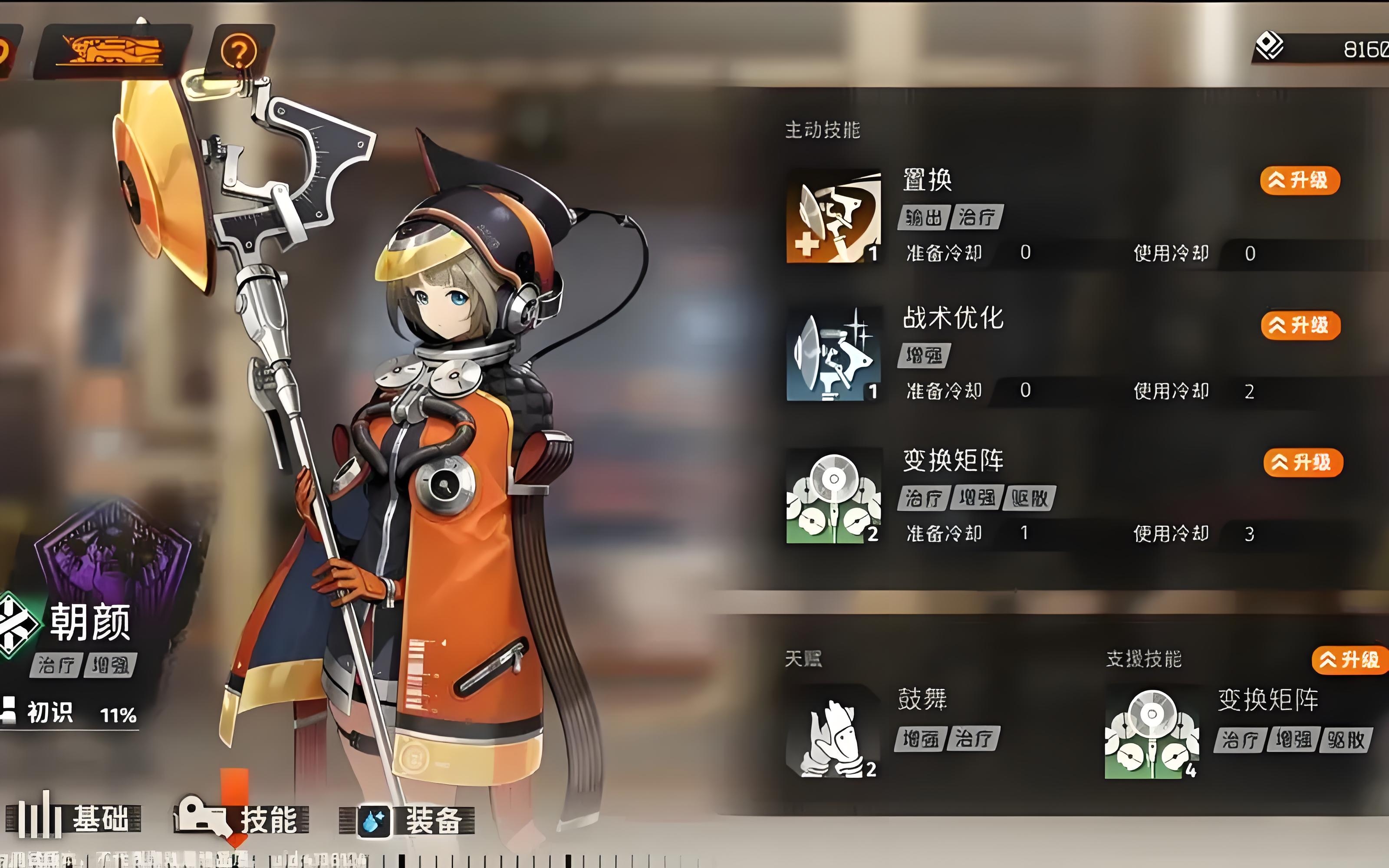Upgrade the support skill 支援技能
The height and width of the screenshot is (868, 1389).
point(1350,660)
